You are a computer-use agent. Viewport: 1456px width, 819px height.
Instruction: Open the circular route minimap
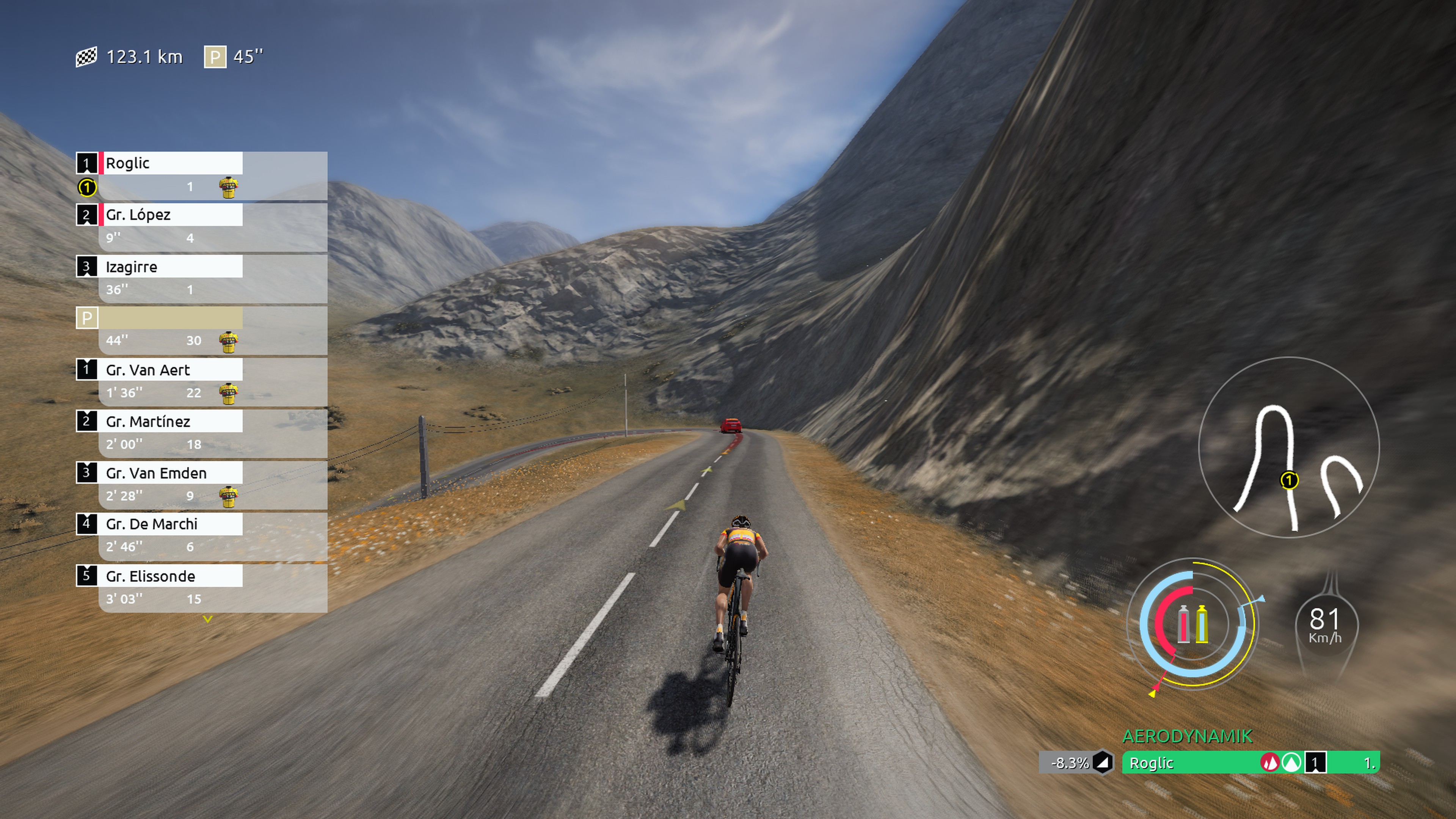pos(1289,448)
